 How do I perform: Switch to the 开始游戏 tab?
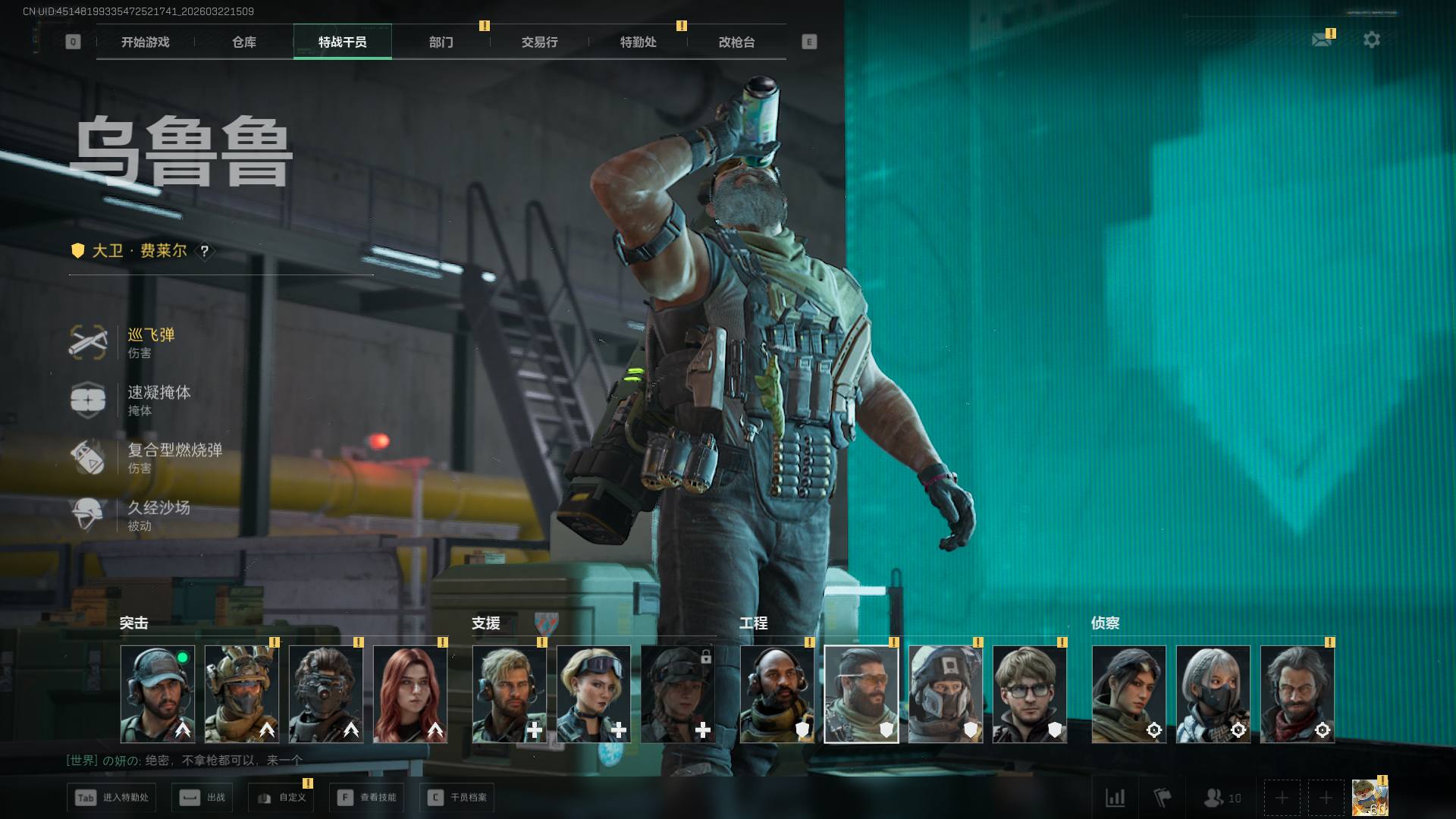[146, 42]
